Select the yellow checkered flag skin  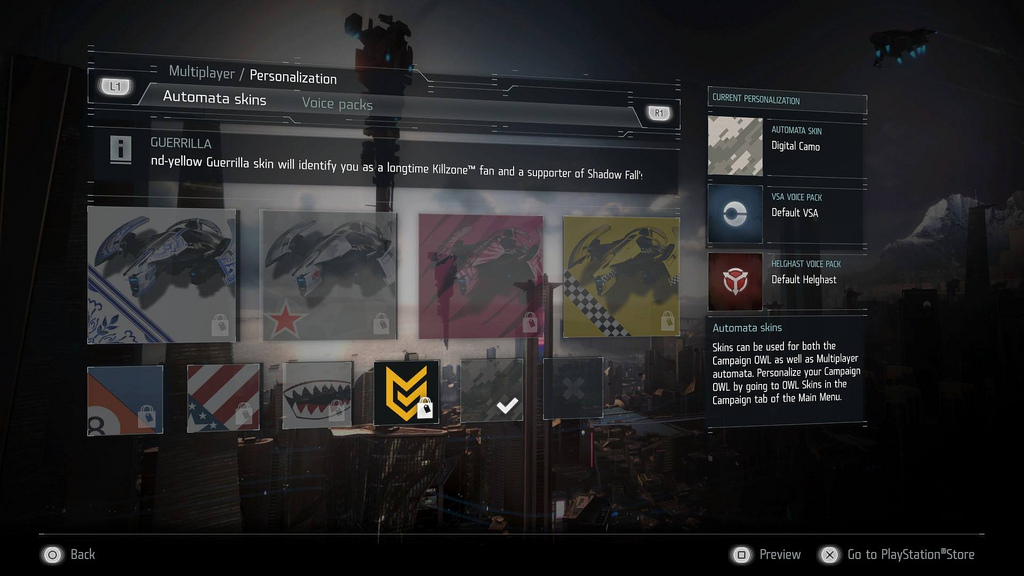pos(620,275)
